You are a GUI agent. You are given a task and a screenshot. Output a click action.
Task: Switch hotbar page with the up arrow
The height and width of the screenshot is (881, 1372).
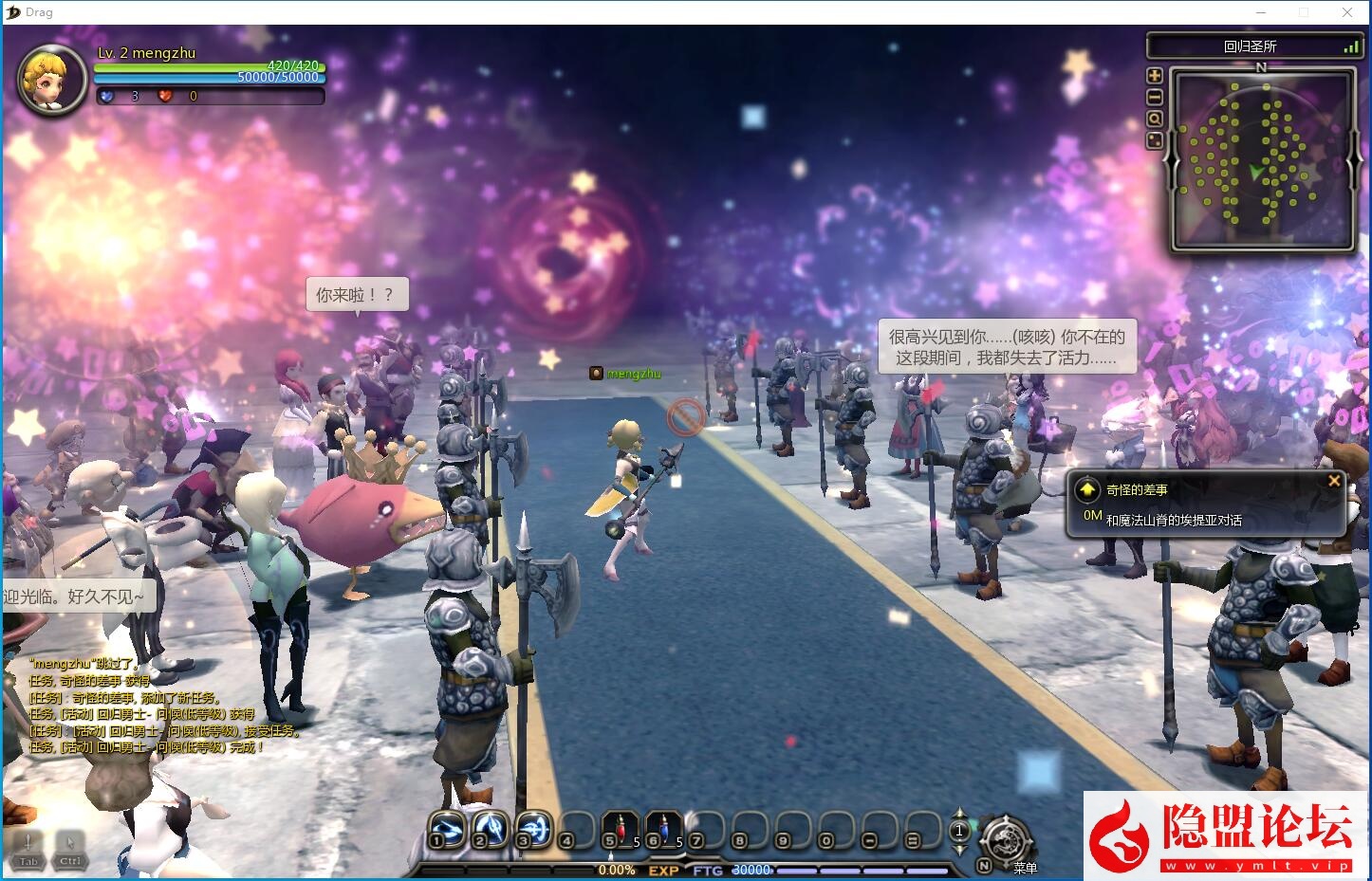959,814
